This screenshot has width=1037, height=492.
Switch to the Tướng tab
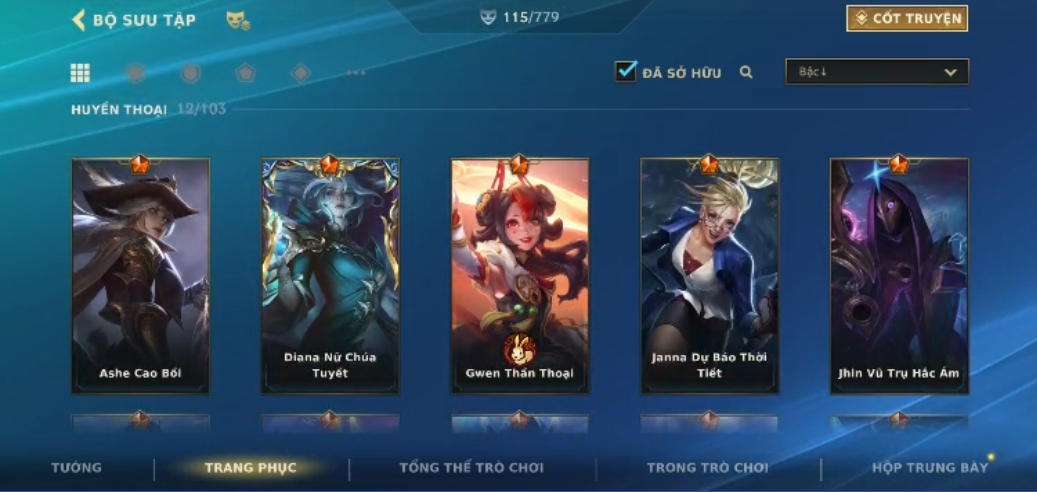[76, 468]
